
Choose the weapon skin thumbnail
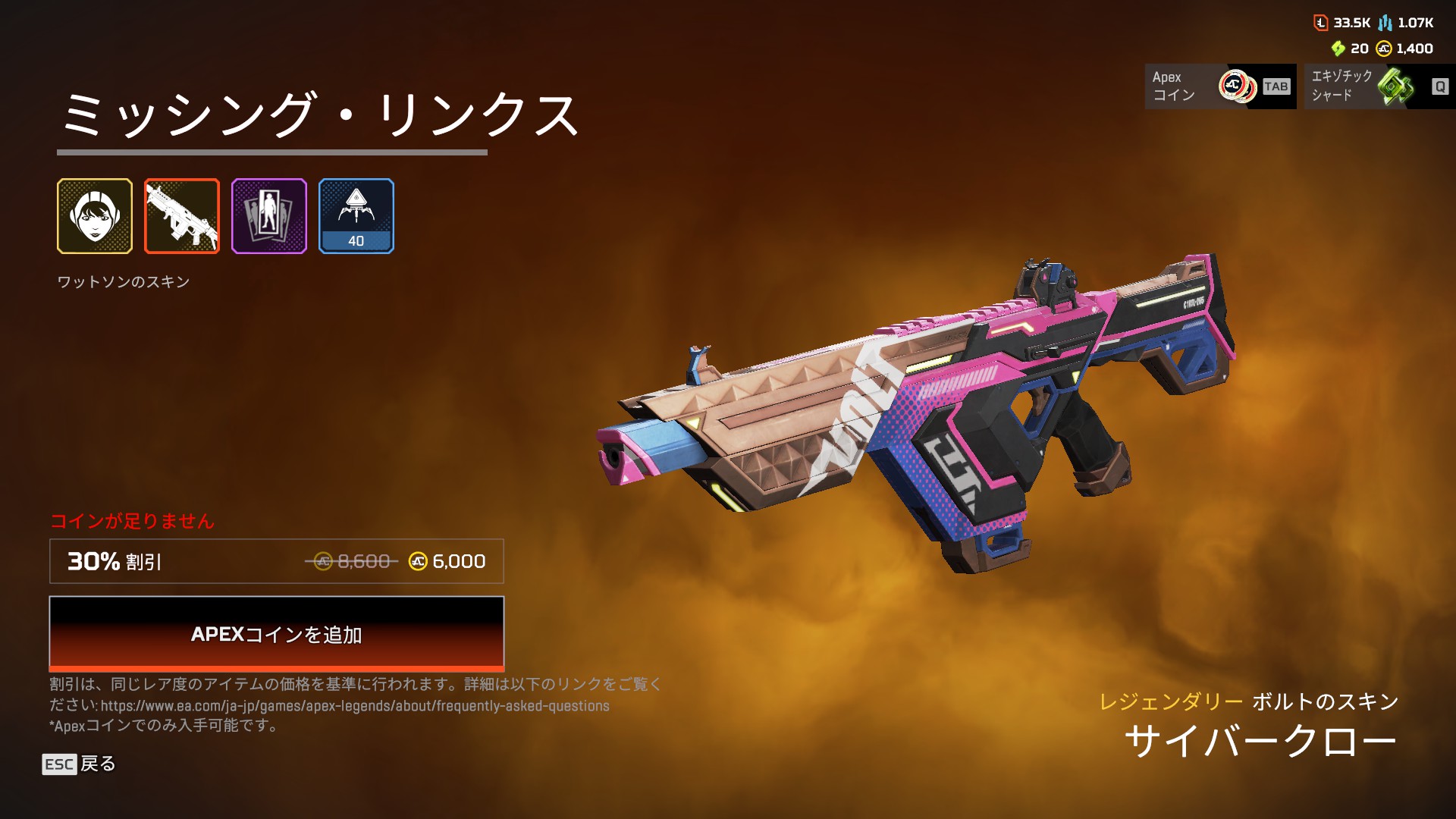(182, 216)
